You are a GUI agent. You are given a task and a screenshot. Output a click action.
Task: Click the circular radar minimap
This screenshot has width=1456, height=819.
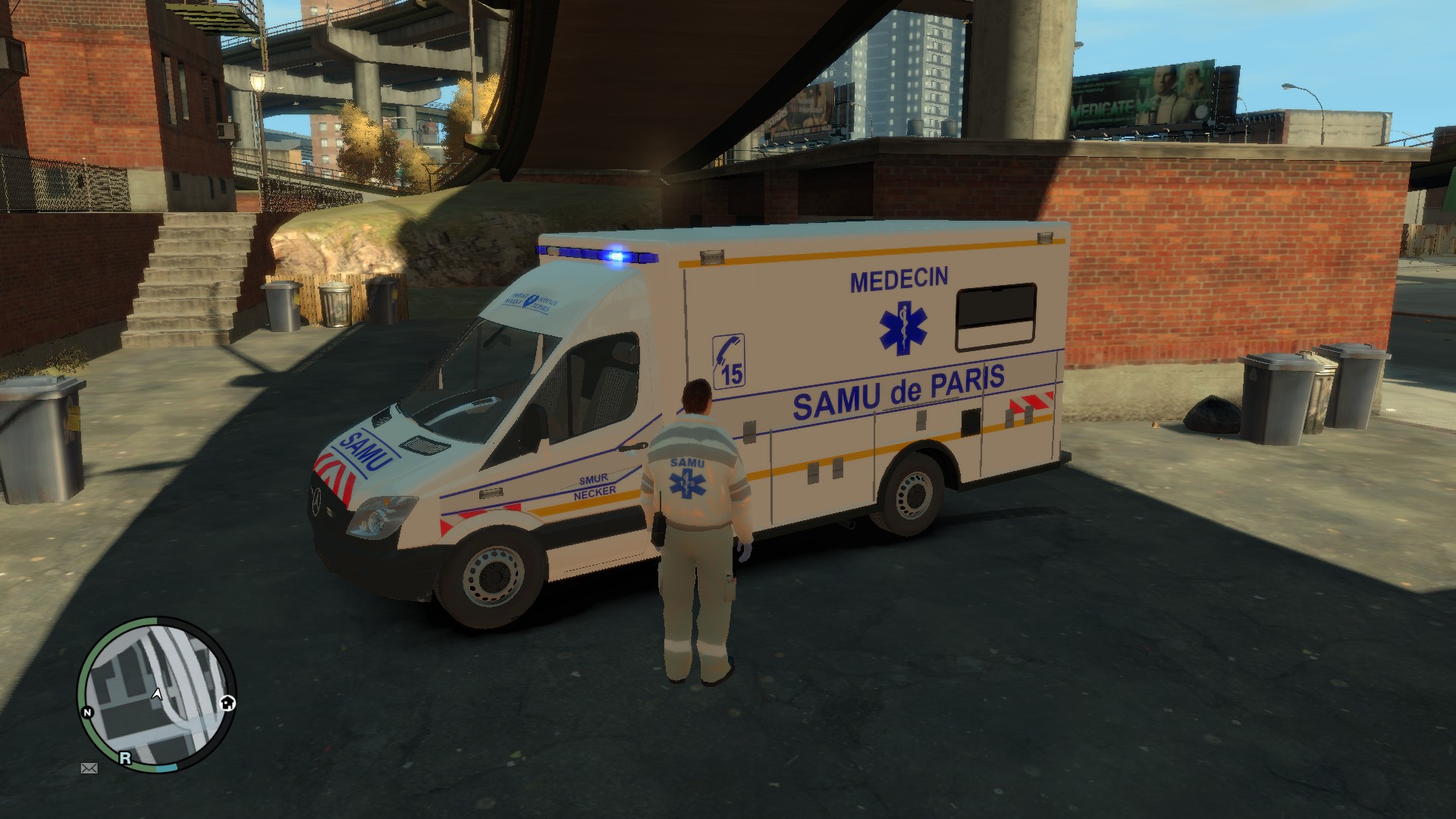[x=156, y=695]
